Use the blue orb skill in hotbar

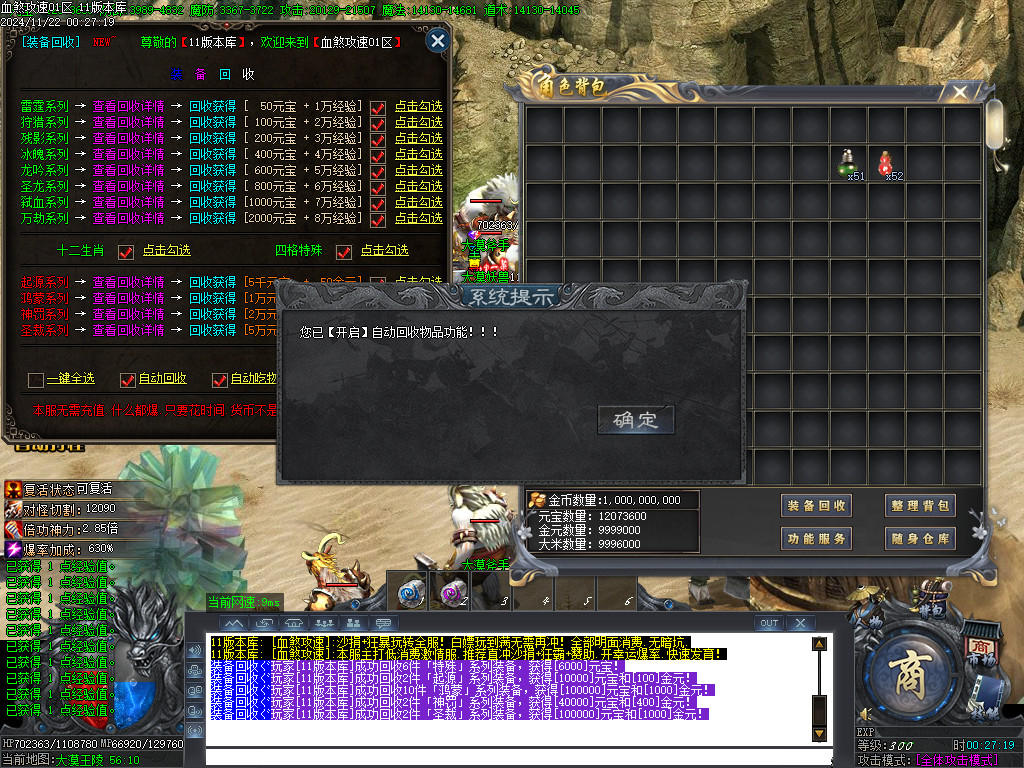pyautogui.click(x=409, y=592)
